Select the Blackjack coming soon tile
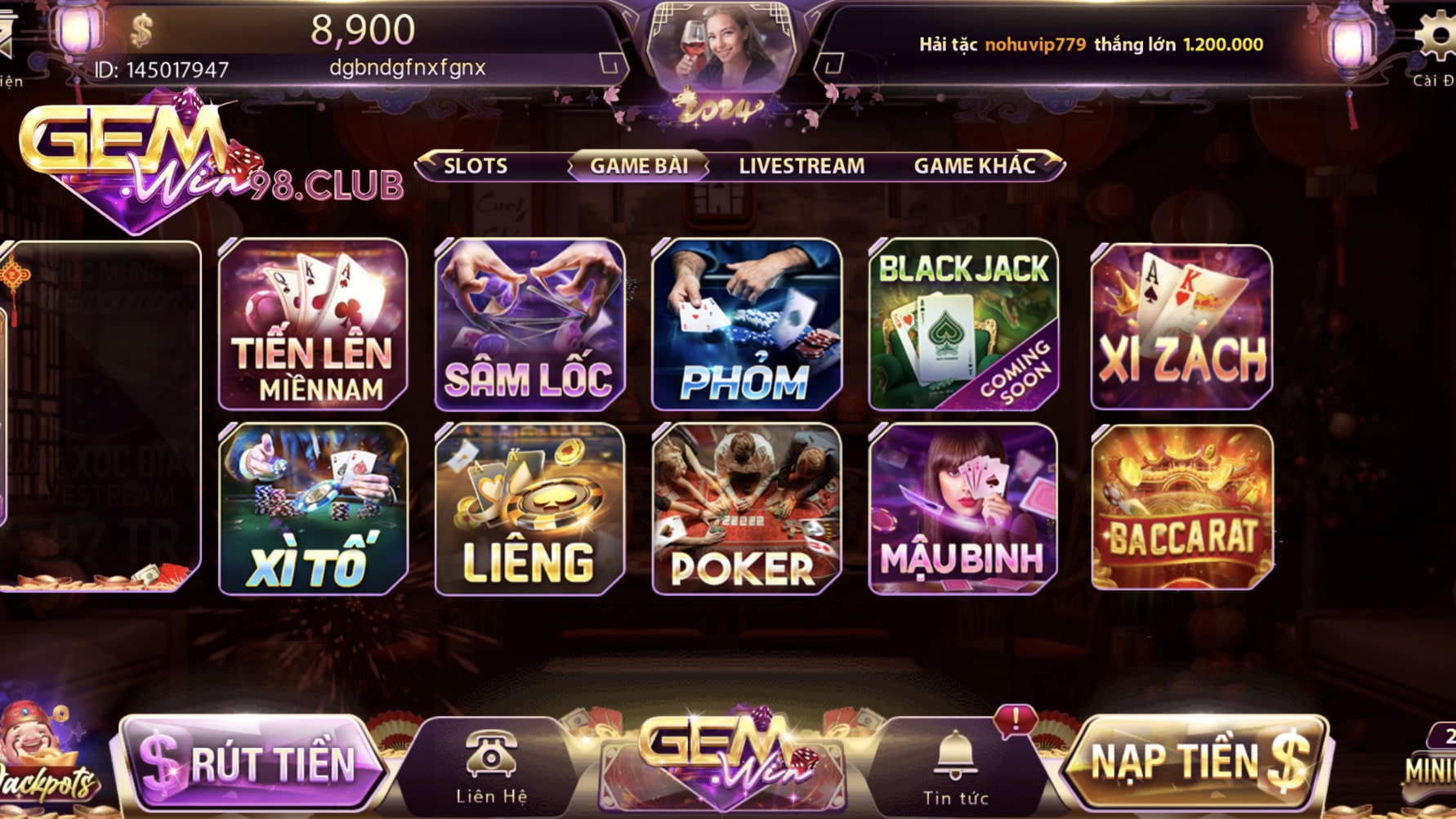Image resolution: width=1456 pixels, height=819 pixels. (x=963, y=324)
